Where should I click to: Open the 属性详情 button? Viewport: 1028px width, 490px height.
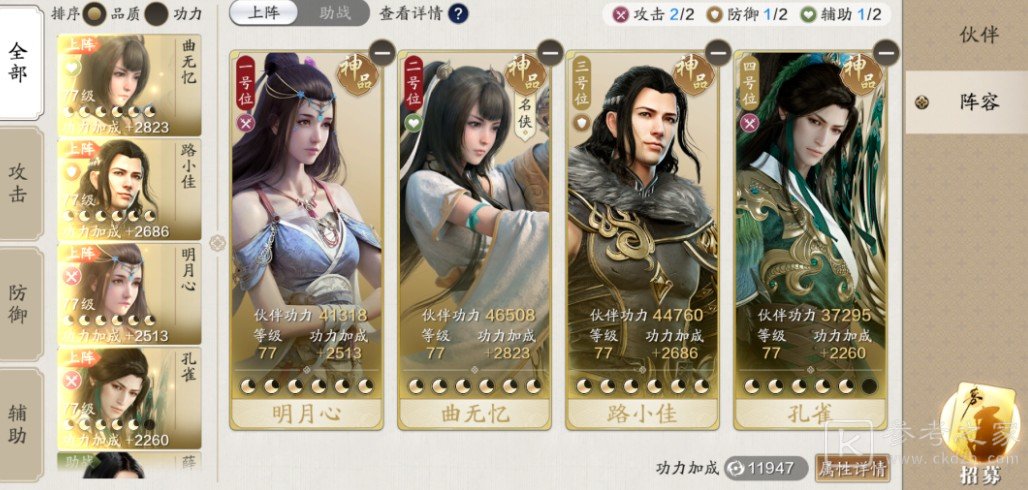pos(852,468)
